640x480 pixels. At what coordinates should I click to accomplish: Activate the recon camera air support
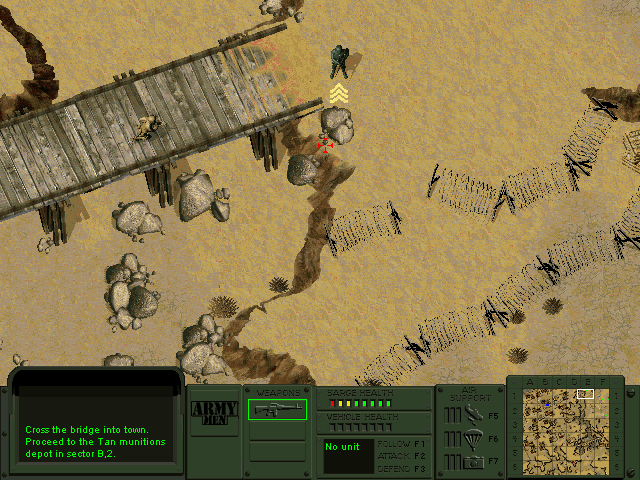[x=471, y=460]
